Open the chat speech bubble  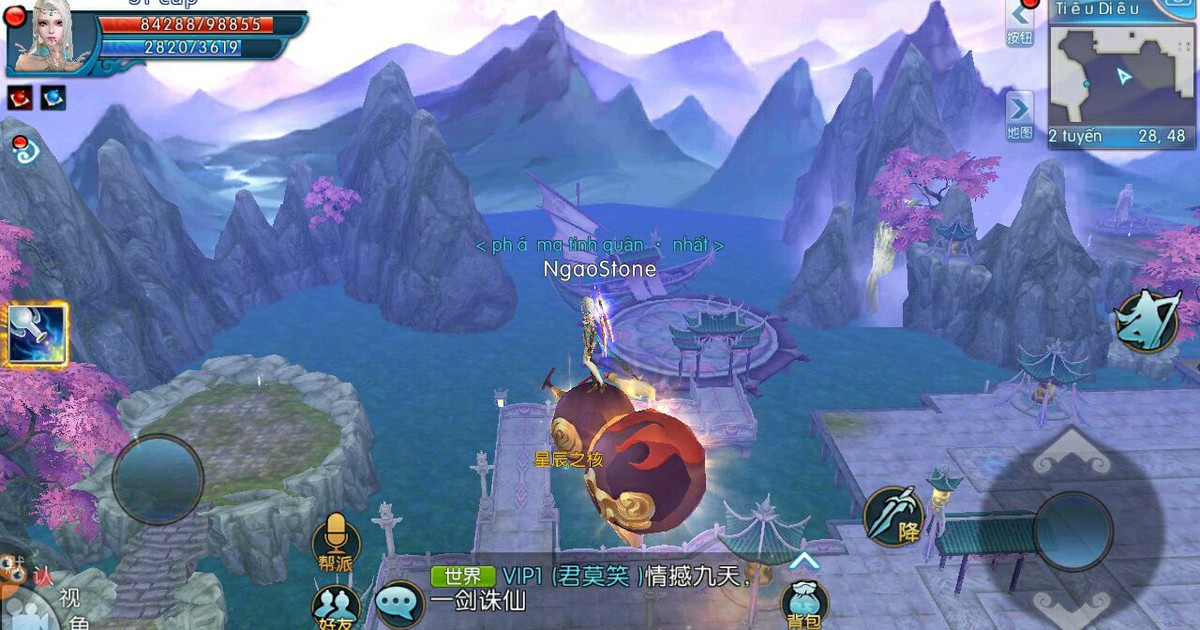(x=400, y=603)
